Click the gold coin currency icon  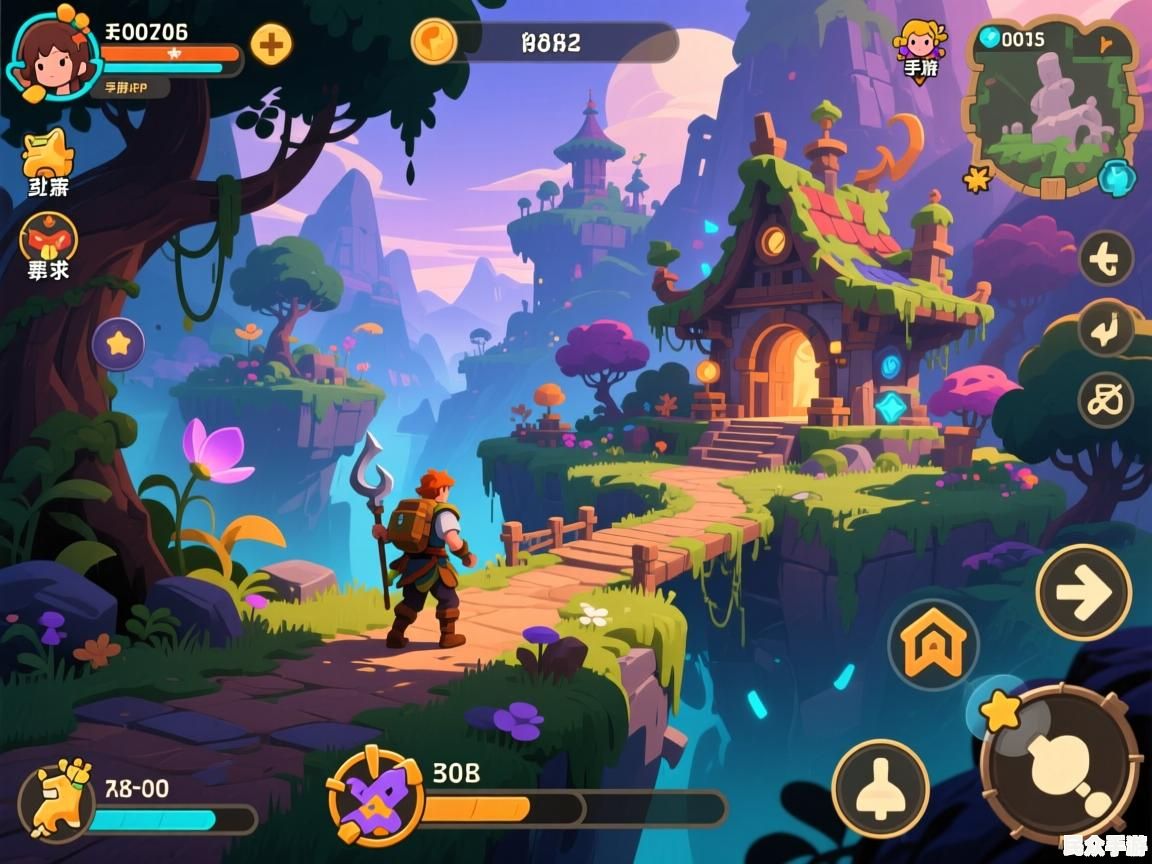click(434, 42)
